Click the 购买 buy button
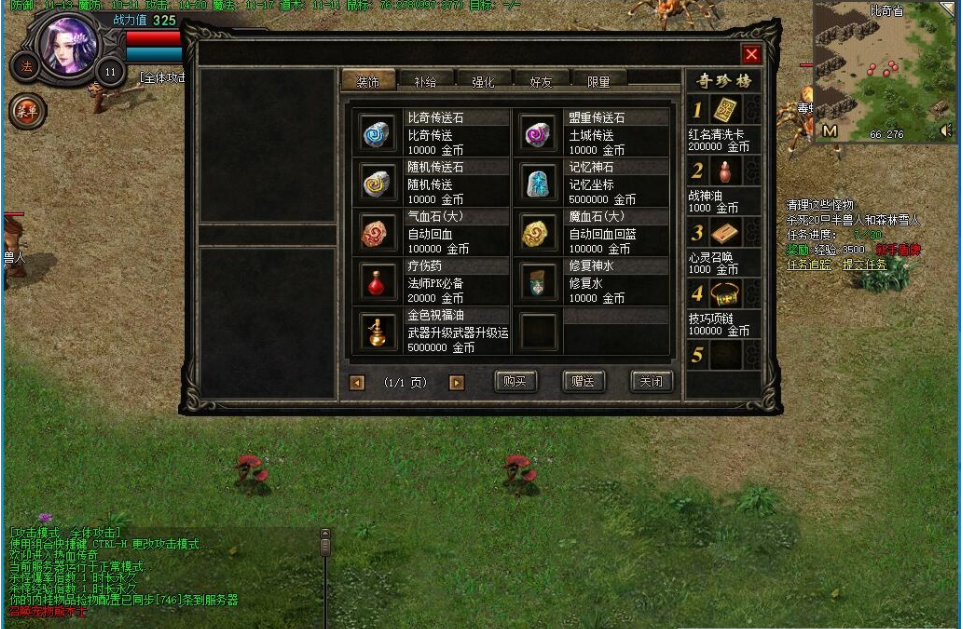Screen dimensions: 963x629 tap(515, 381)
